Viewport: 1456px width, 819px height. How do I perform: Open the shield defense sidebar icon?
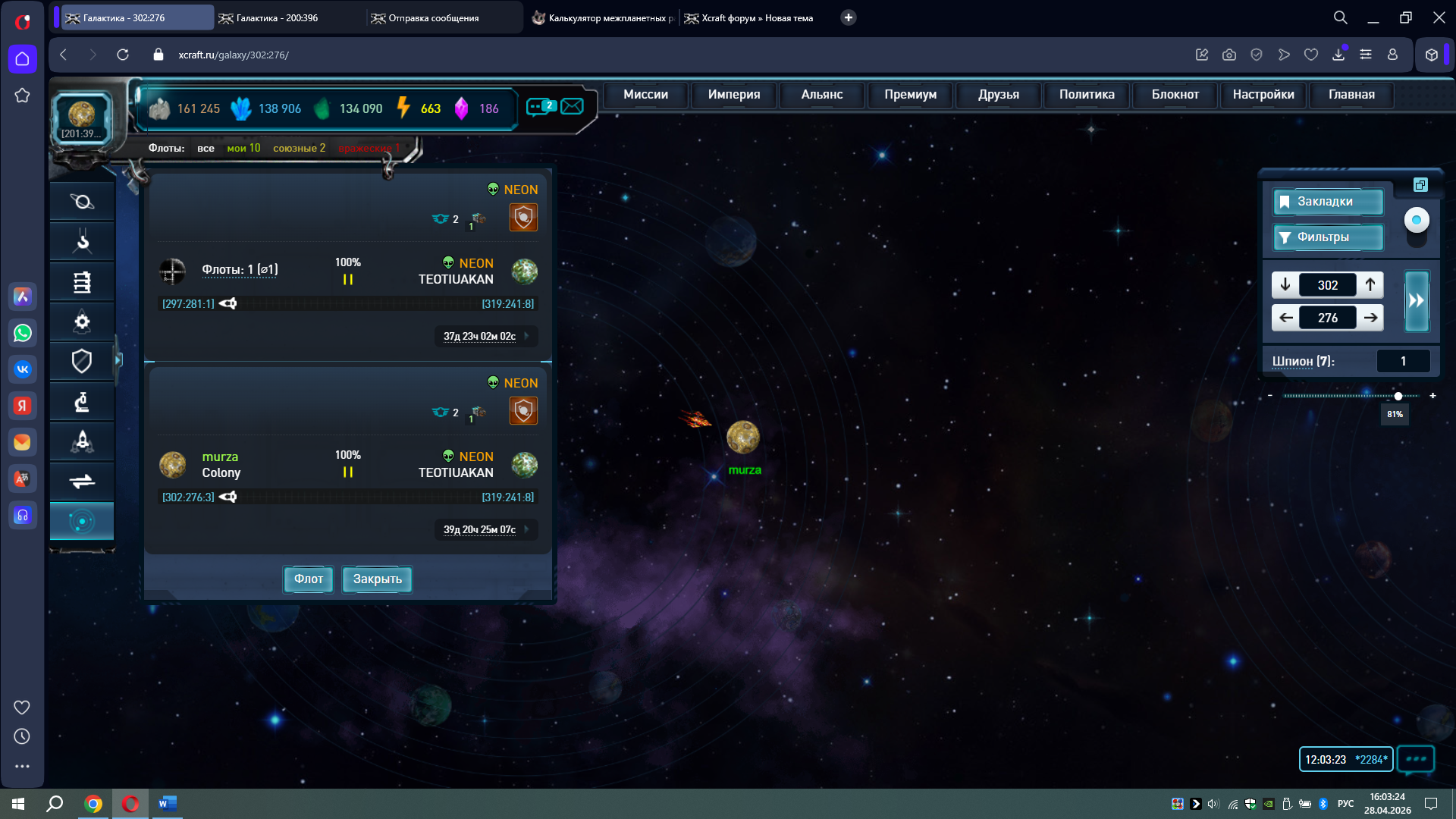pyautogui.click(x=82, y=361)
